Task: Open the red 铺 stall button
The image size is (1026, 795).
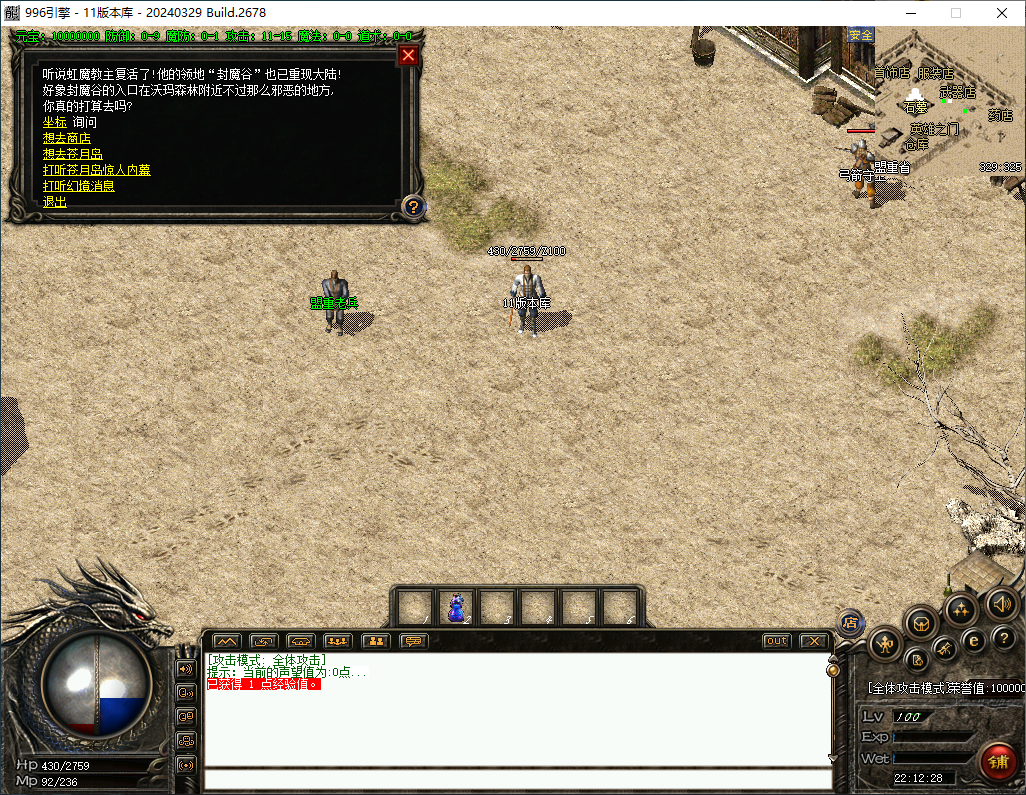Action: click(998, 762)
